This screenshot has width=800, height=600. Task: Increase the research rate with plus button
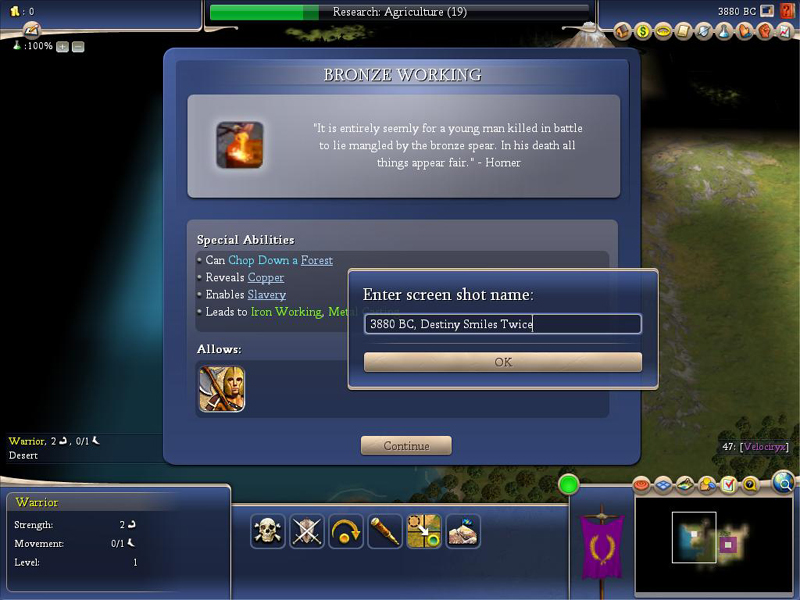[x=62, y=46]
